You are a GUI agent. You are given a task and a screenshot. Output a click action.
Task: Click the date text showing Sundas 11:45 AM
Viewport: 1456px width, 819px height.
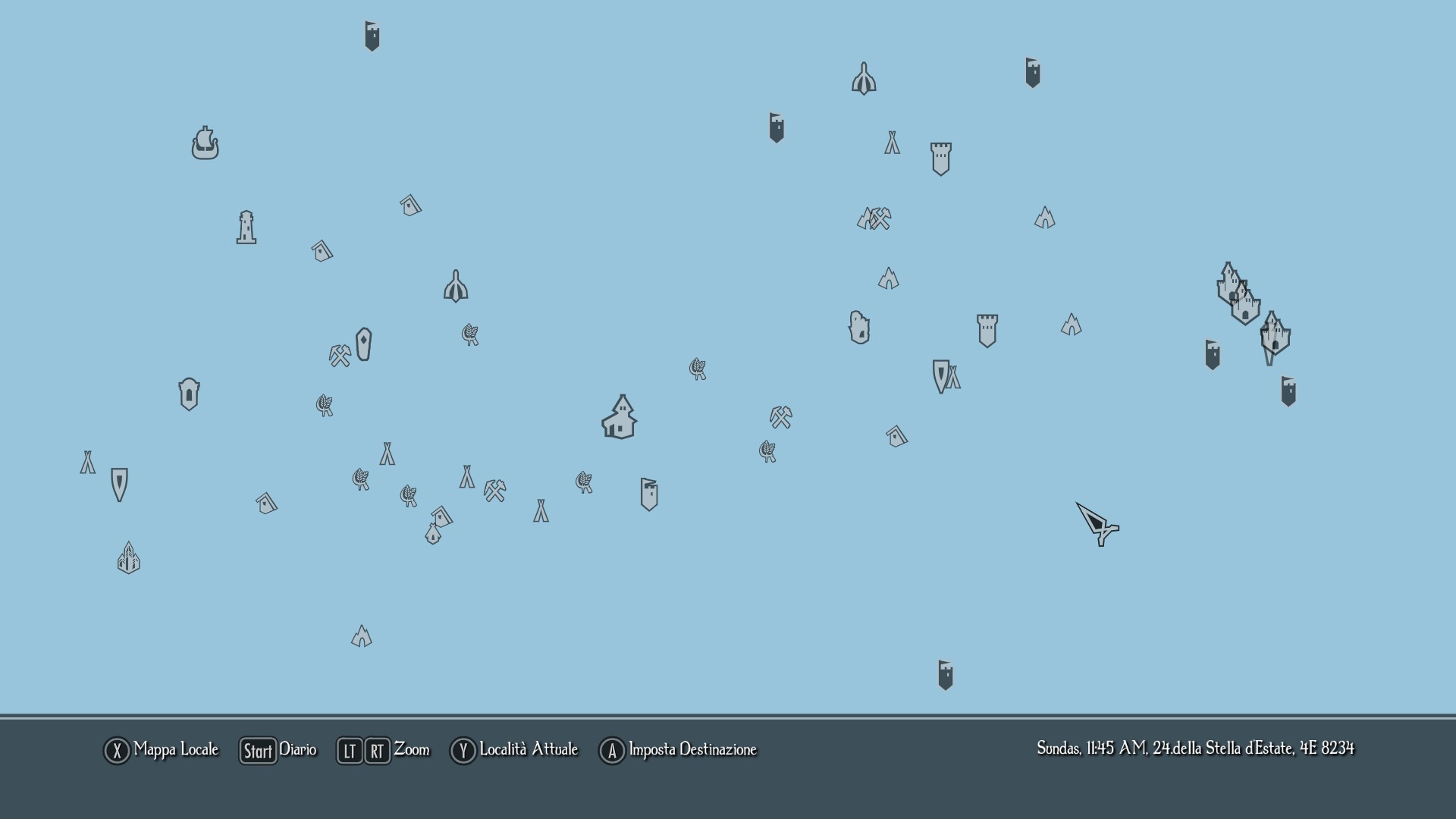pyautogui.click(x=1195, y=748)
